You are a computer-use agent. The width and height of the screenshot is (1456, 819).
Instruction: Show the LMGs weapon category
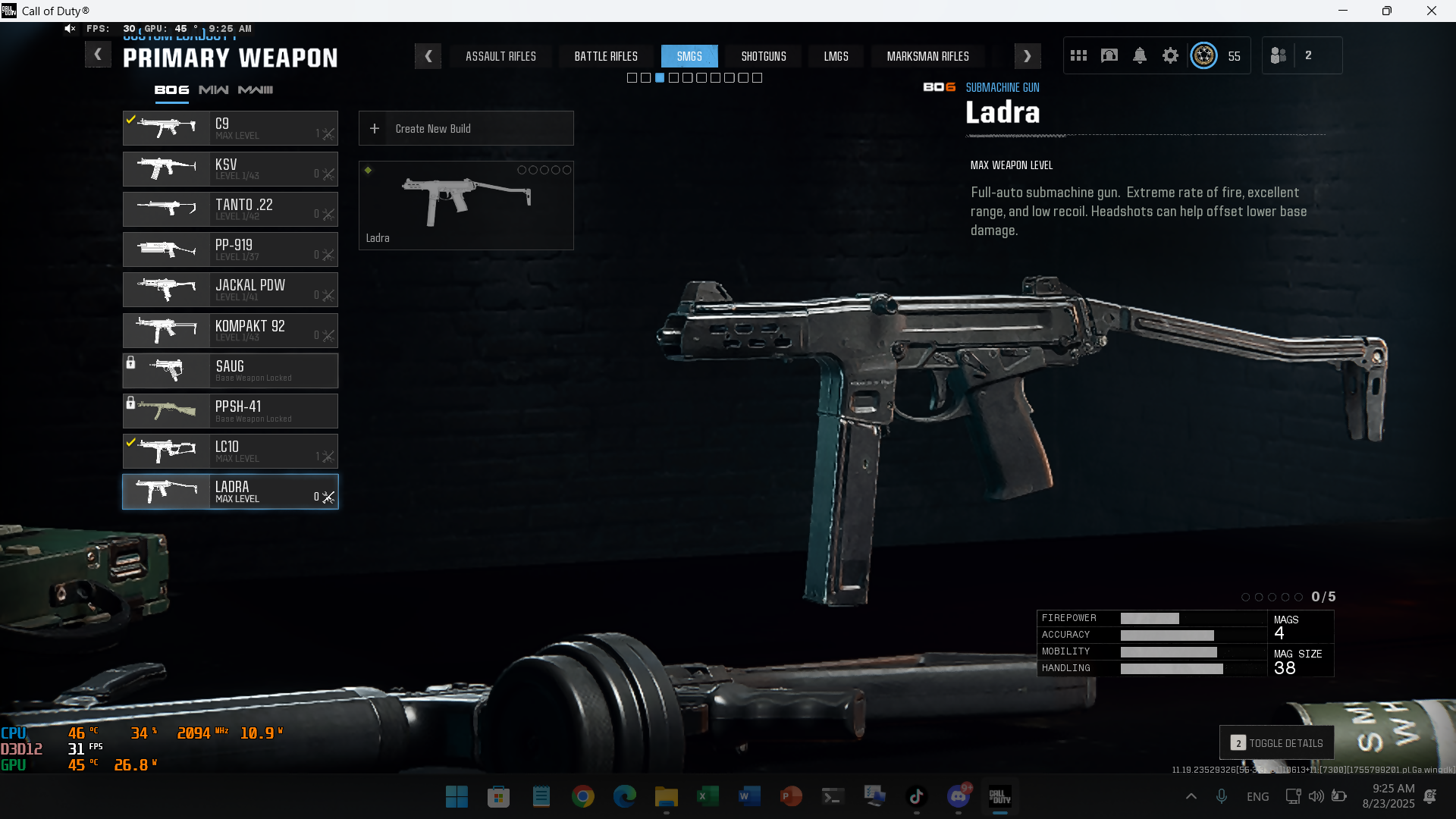pos(836,56)
